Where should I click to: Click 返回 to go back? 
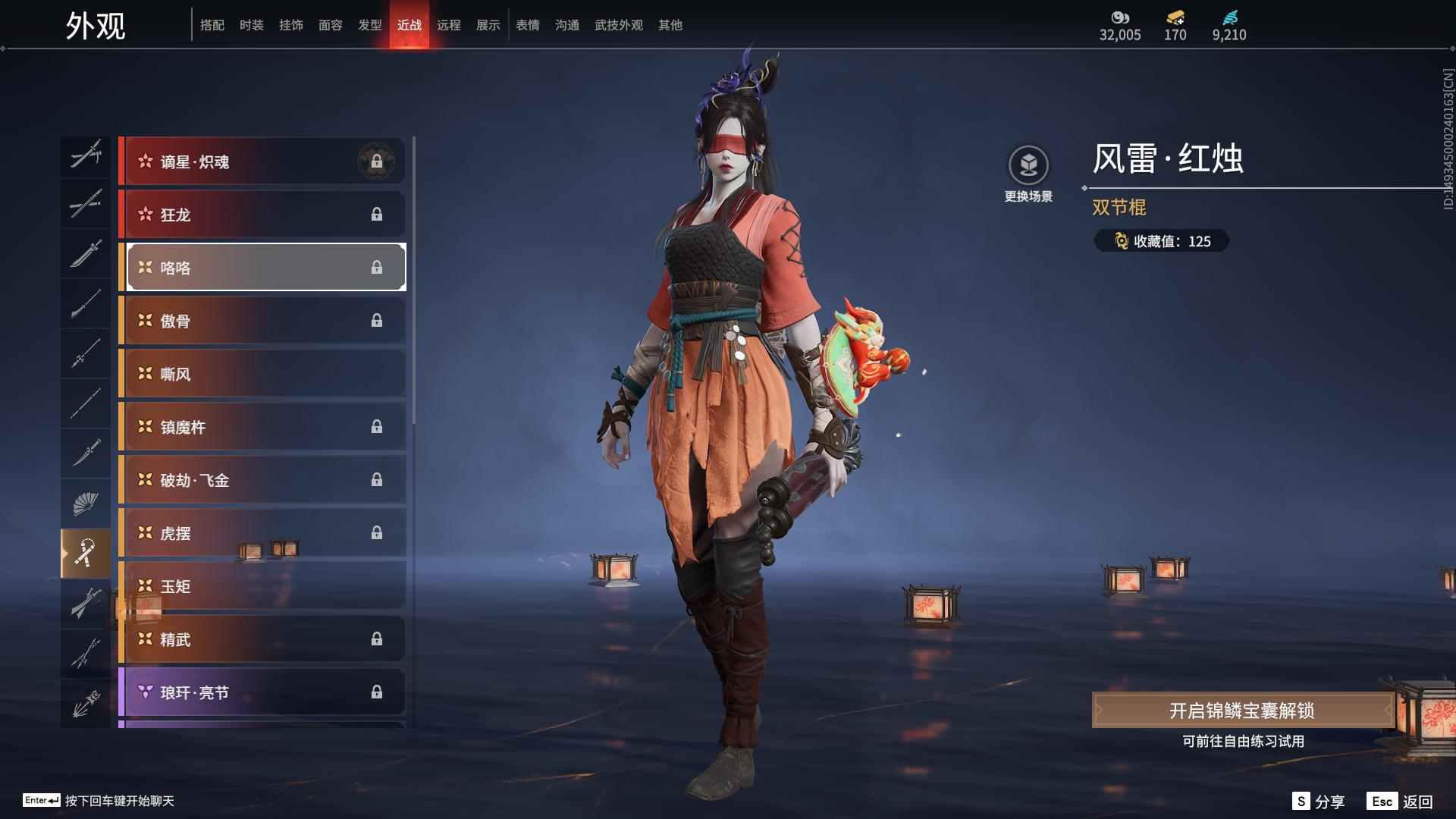point(1401,802)
